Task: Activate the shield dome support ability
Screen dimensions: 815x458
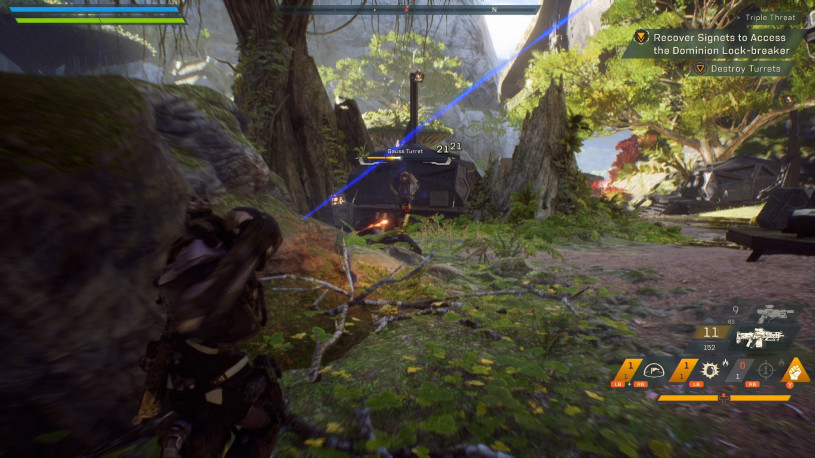Action: coord(656,371)
